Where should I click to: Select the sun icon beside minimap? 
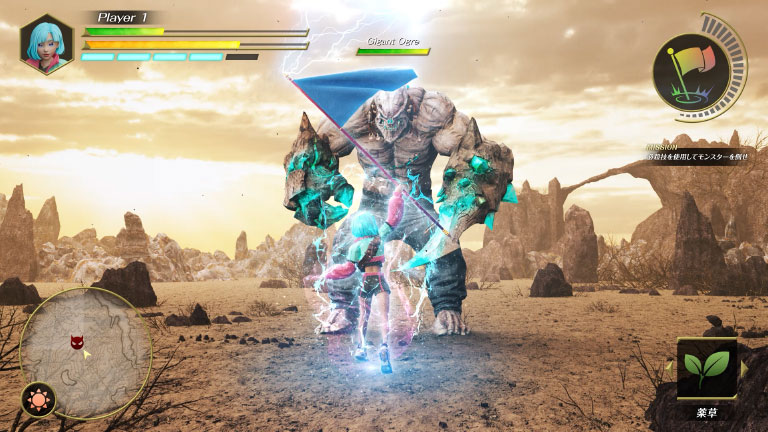tap(38, 399)
